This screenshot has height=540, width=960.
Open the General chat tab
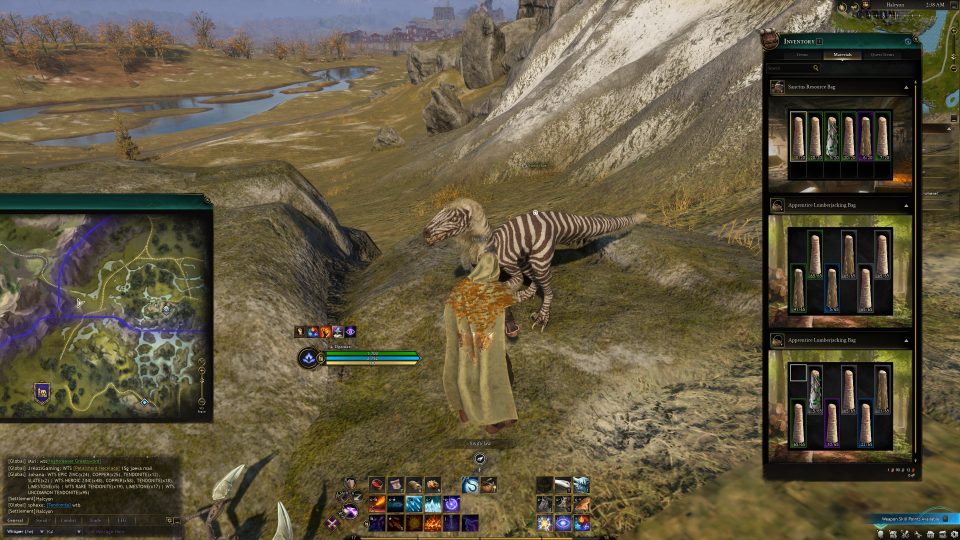coord(16,520)
